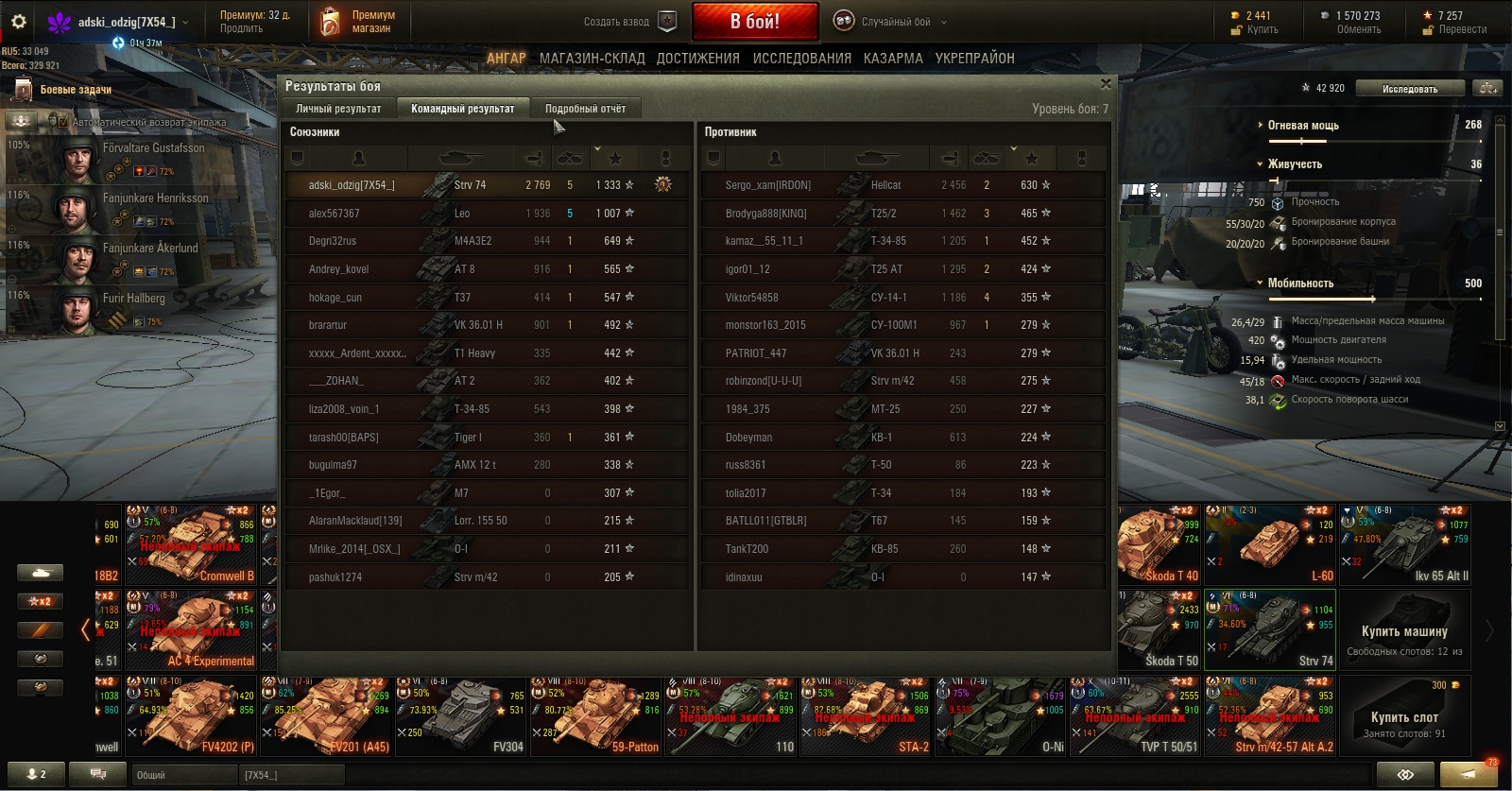This screenshot has width=1512, height=791.
Task: Open the КАЗАРМА barracks
Action: tap(893, 58)
